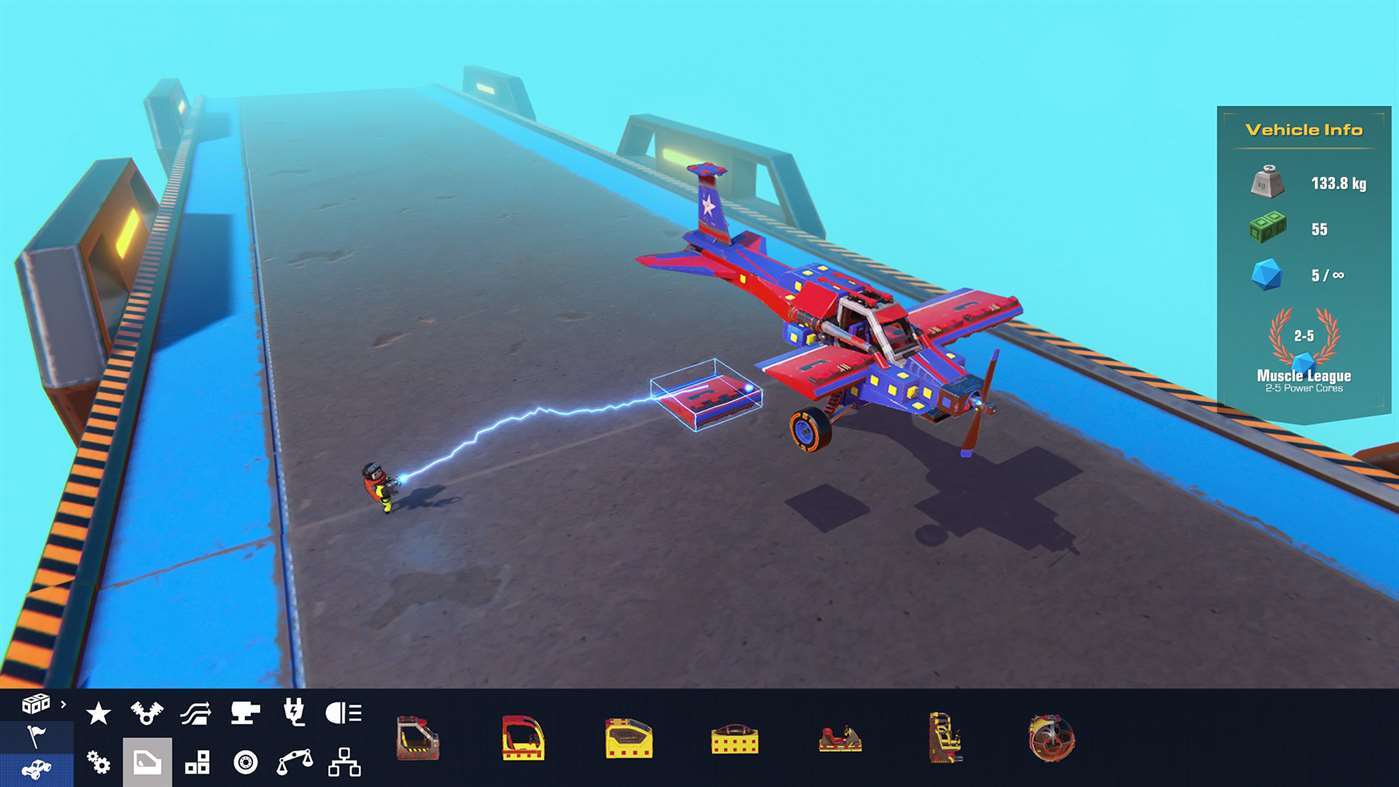Select the engine parts category icon

[x=147, y=713]
